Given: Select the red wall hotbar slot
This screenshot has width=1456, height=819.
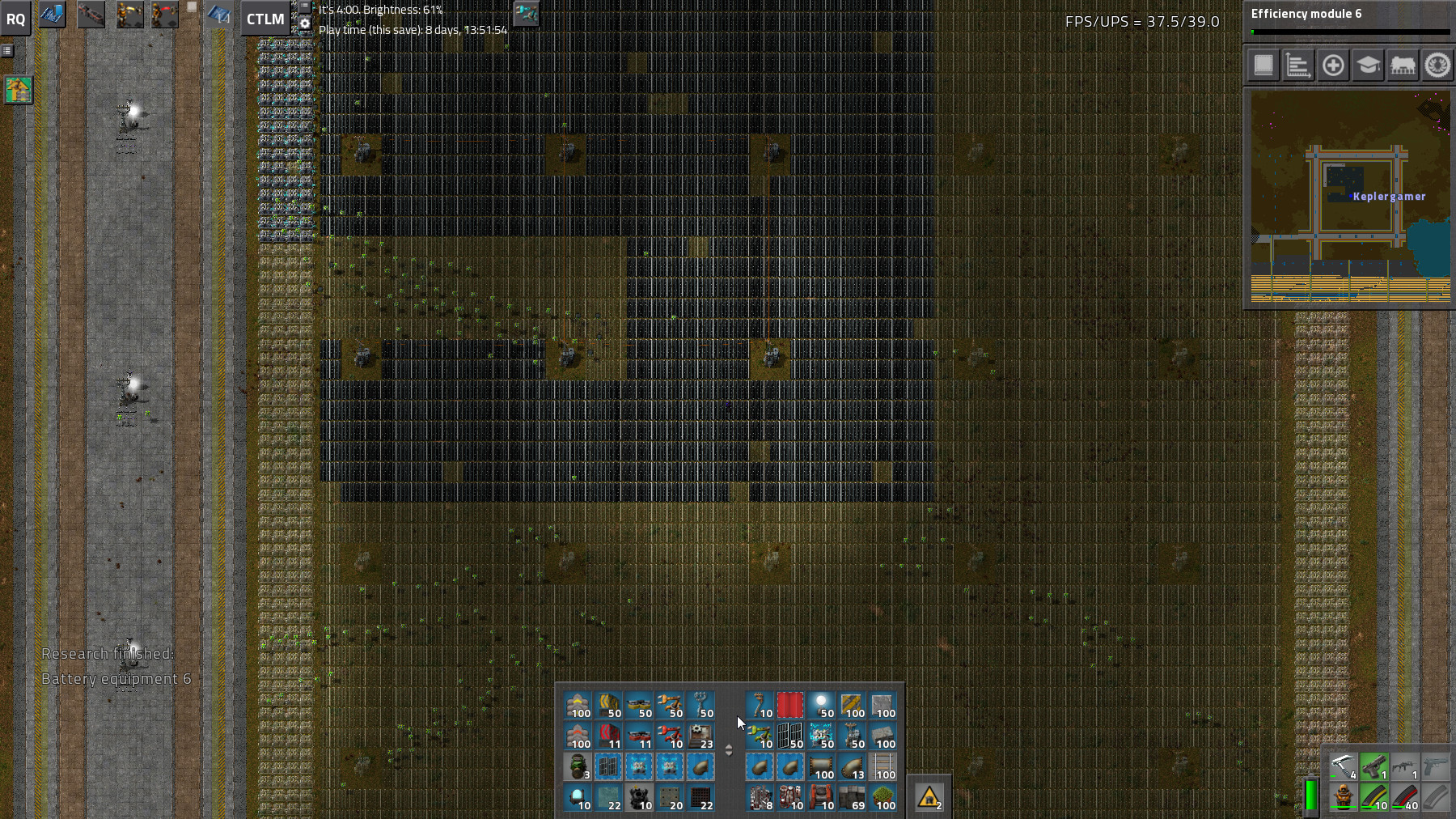Looking at the screenshot, I should 790,706.
